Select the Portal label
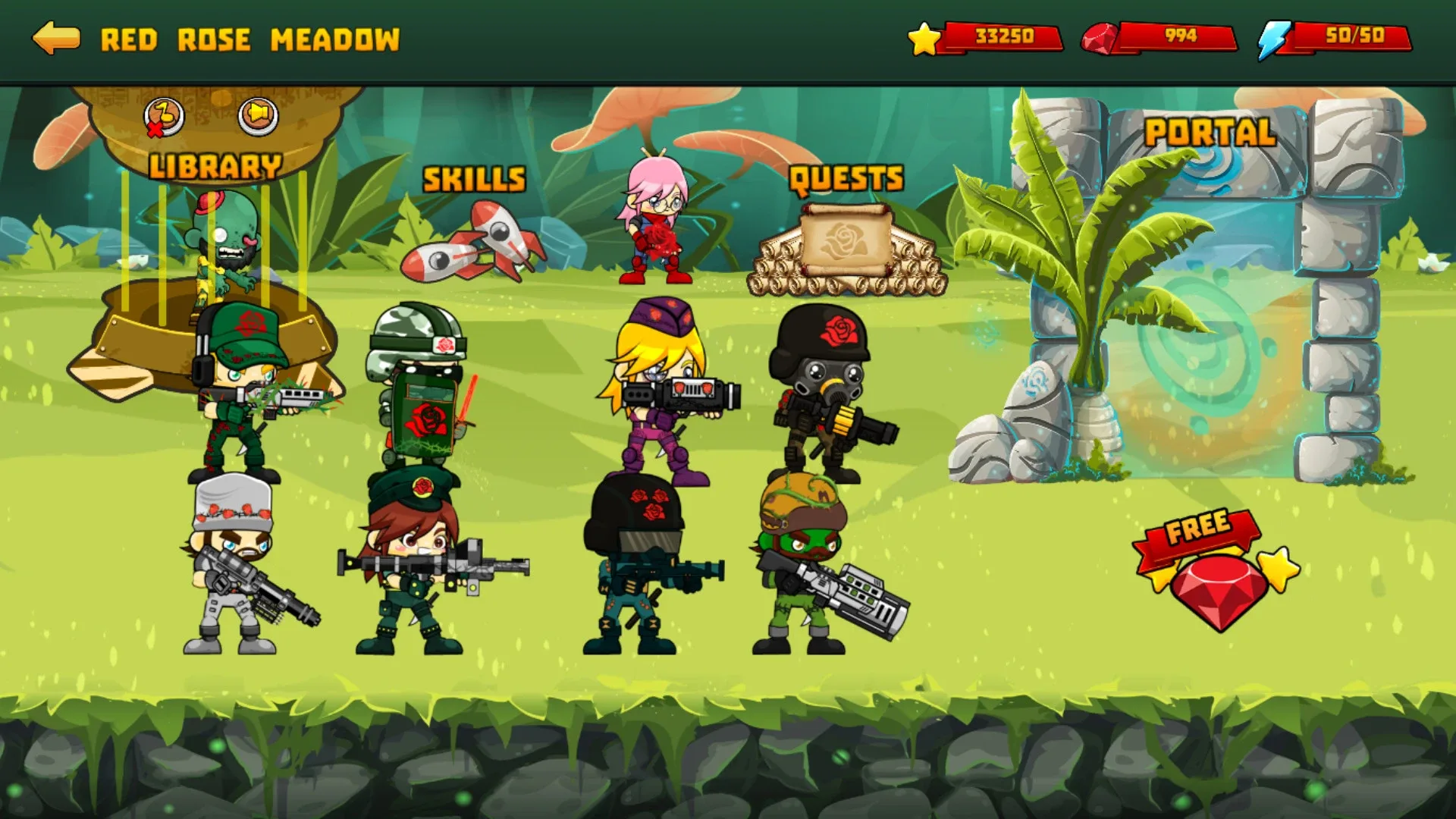Image resolution: width=1456 pixels, height=819 pixels. click(x=1209, y=131)
